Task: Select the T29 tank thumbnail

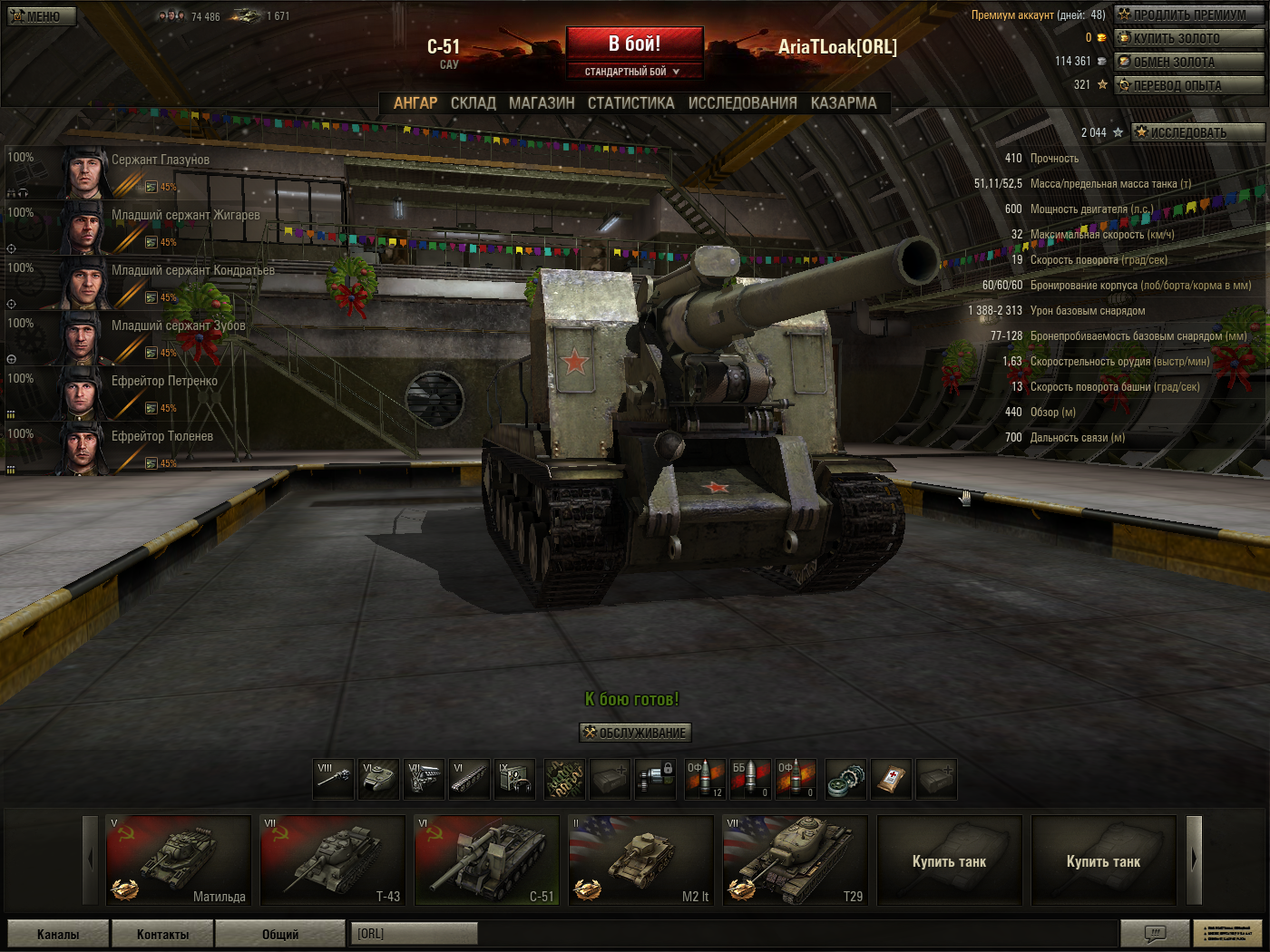Action: click(796, 860)
